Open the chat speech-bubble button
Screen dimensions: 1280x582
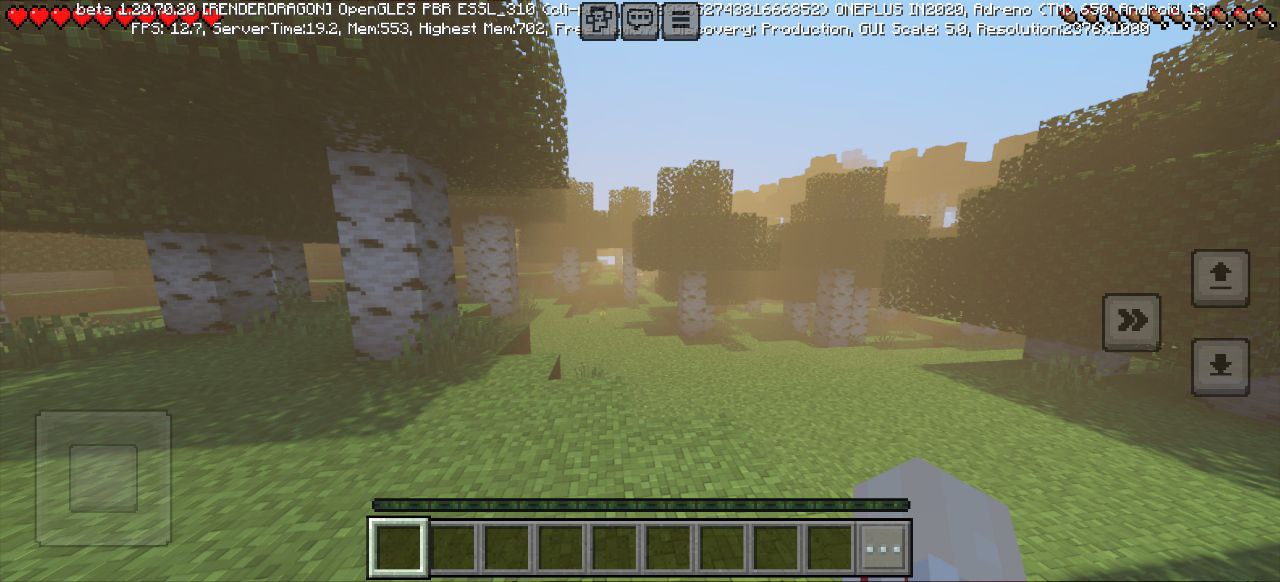click(x=640, y=20)
